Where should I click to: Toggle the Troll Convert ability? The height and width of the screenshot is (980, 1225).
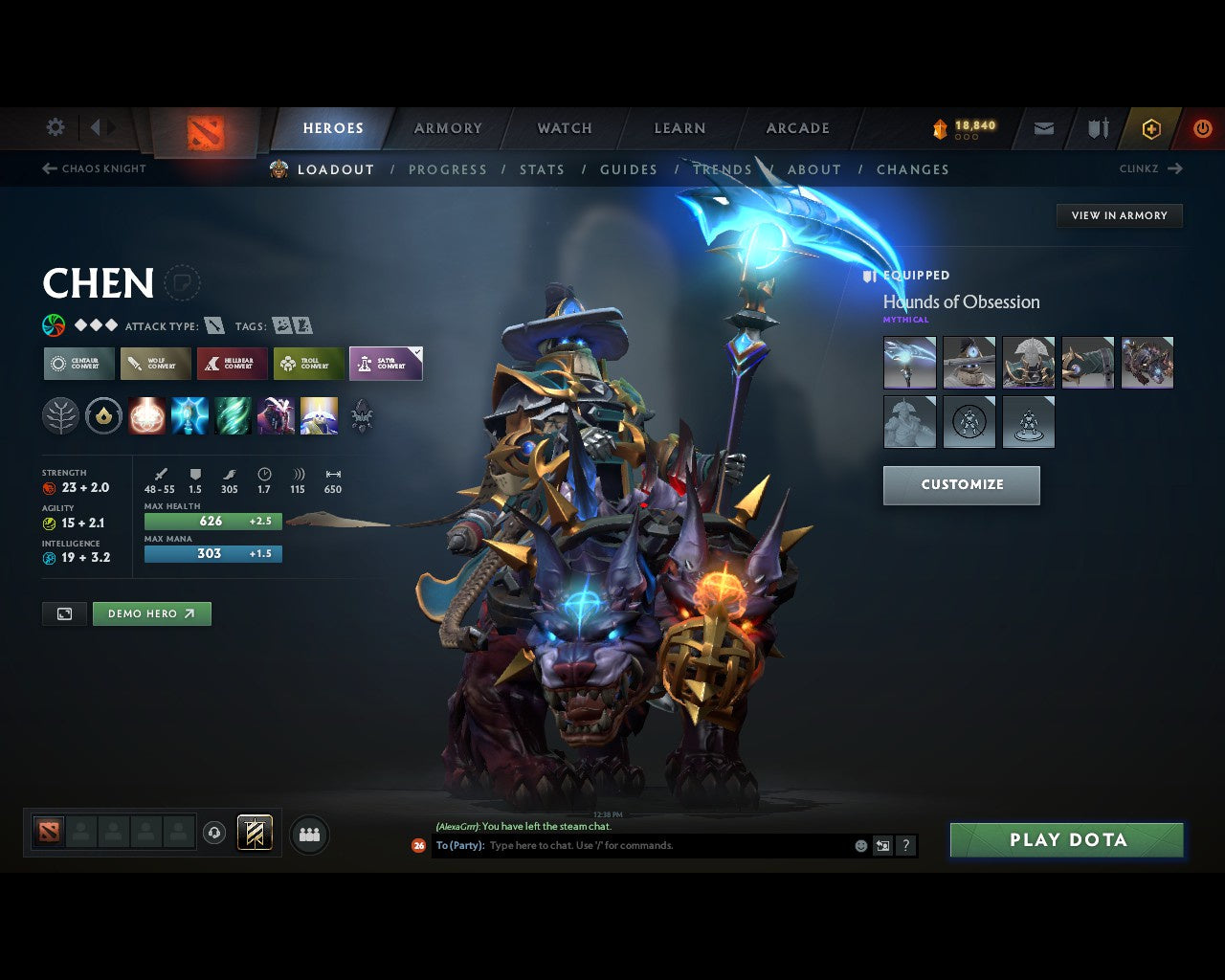point(308,364)
